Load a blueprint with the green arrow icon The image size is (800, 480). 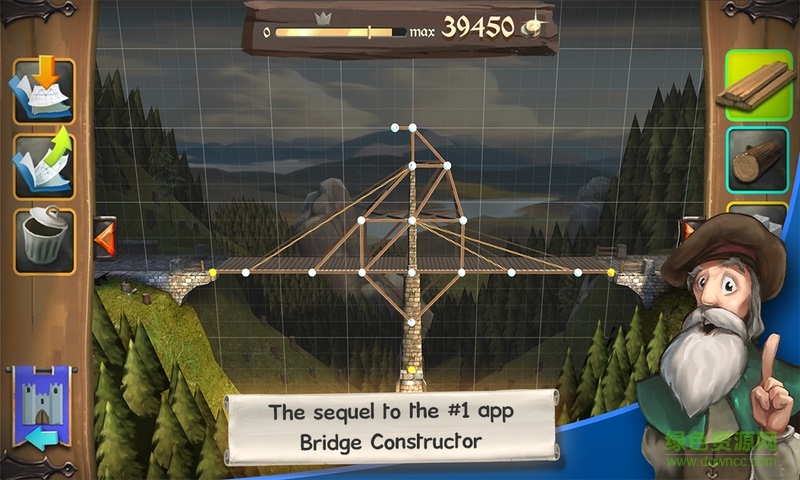[x=43, y=163]
